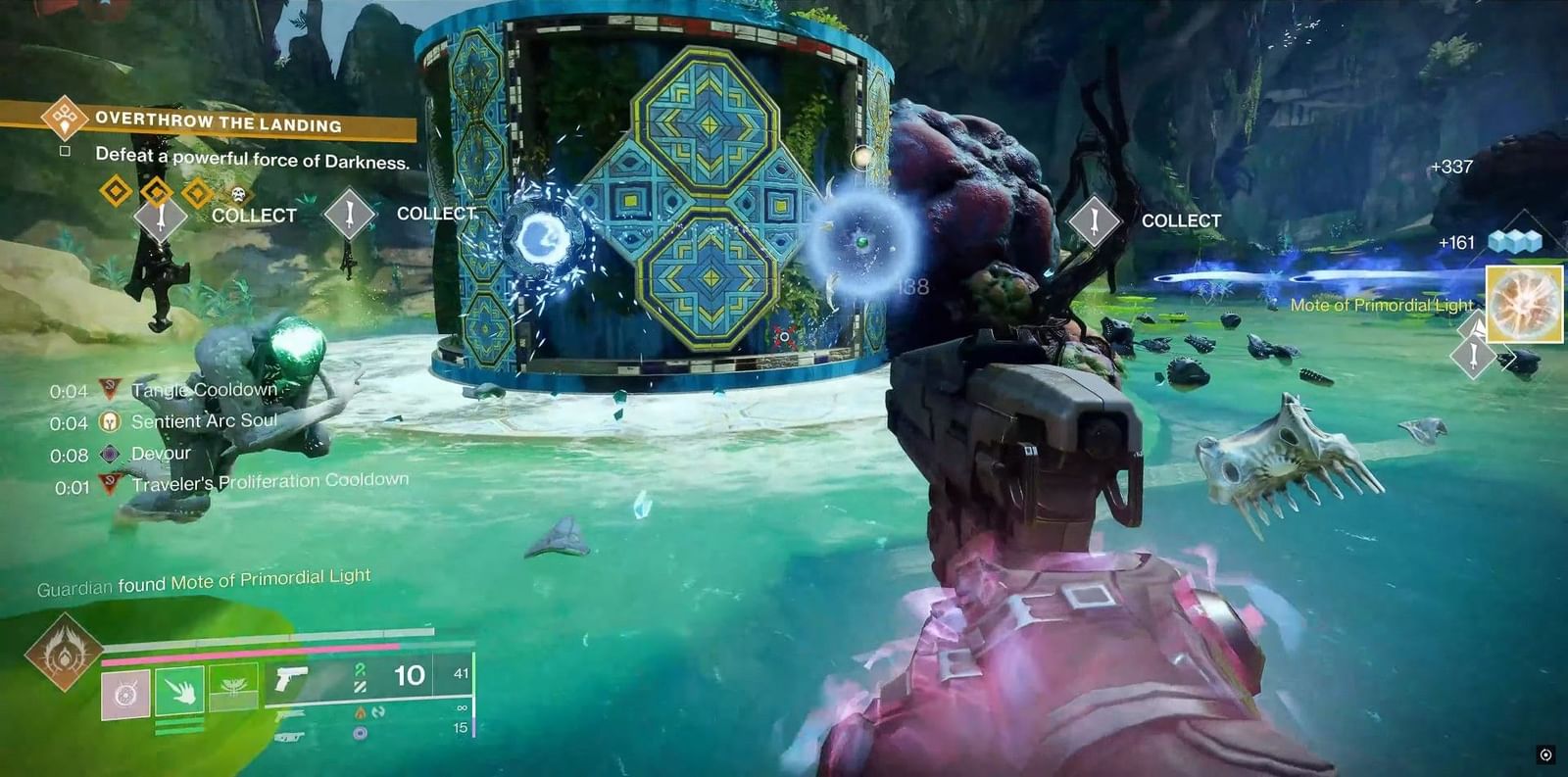Select the melee ability hand icon
This screenshot has width=1568, height=777.
(x=180, y=689)
